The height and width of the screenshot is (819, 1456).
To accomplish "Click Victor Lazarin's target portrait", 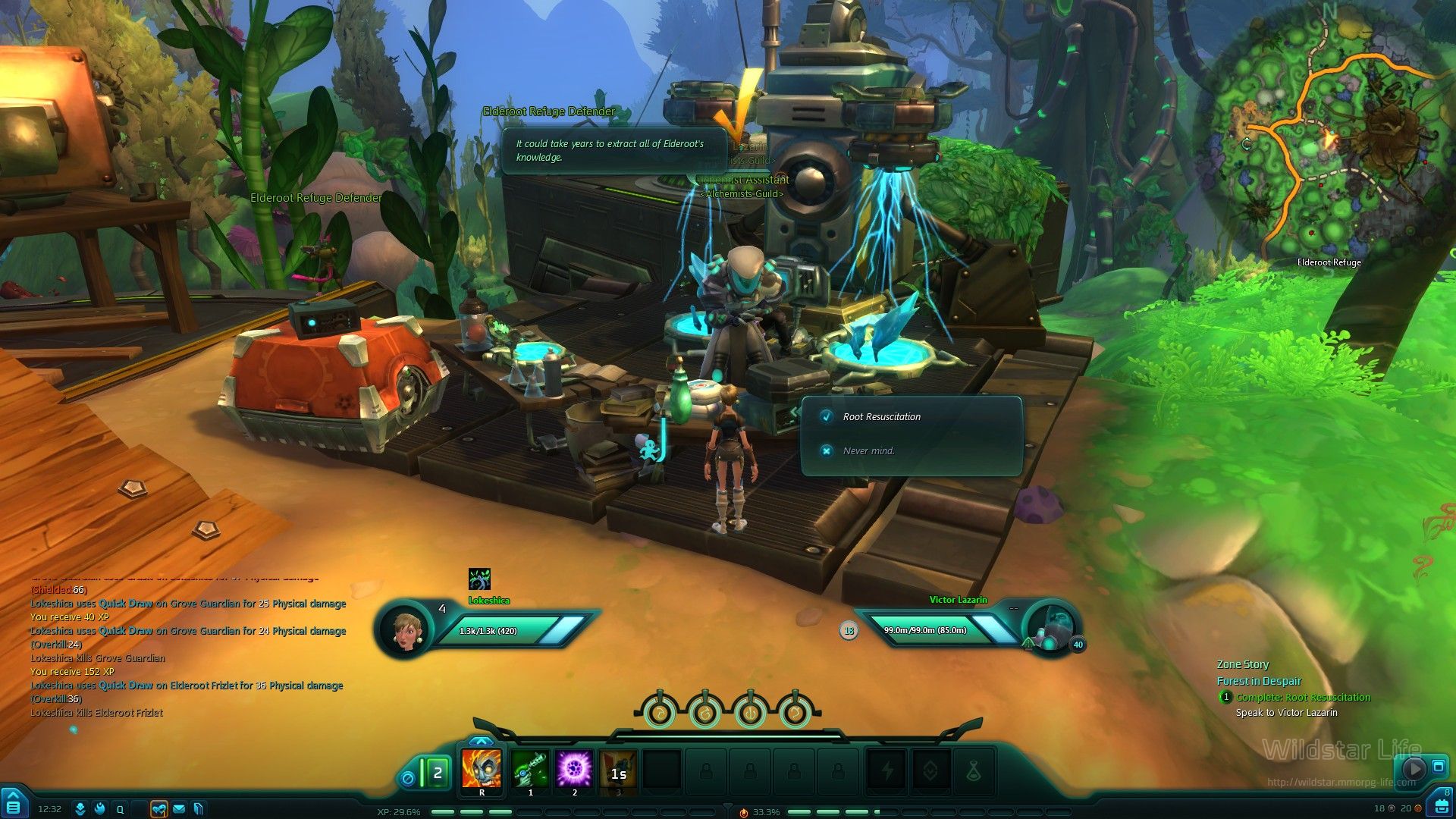I will click(x=1050, y=628).
